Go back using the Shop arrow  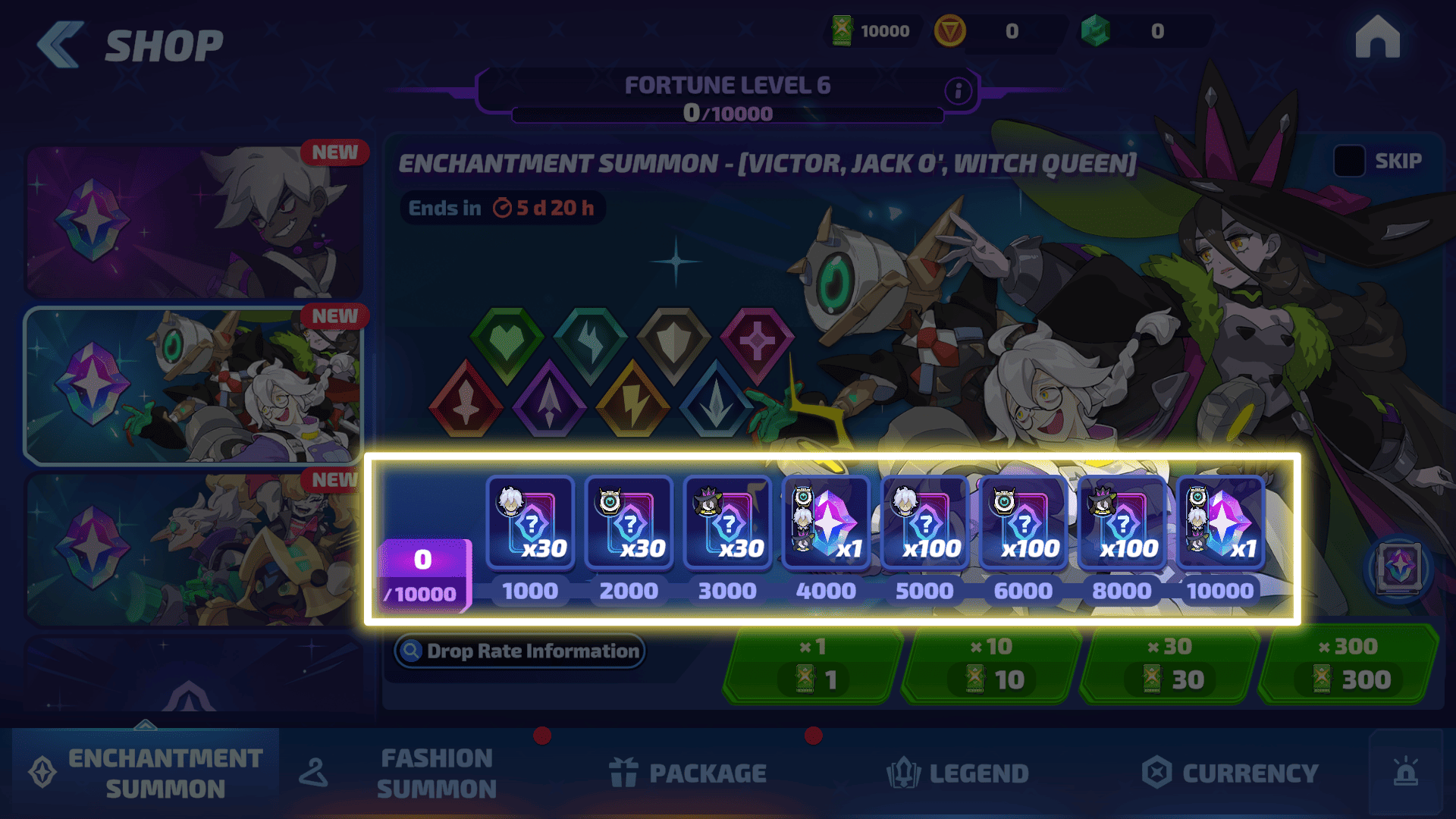click(61, 45)
